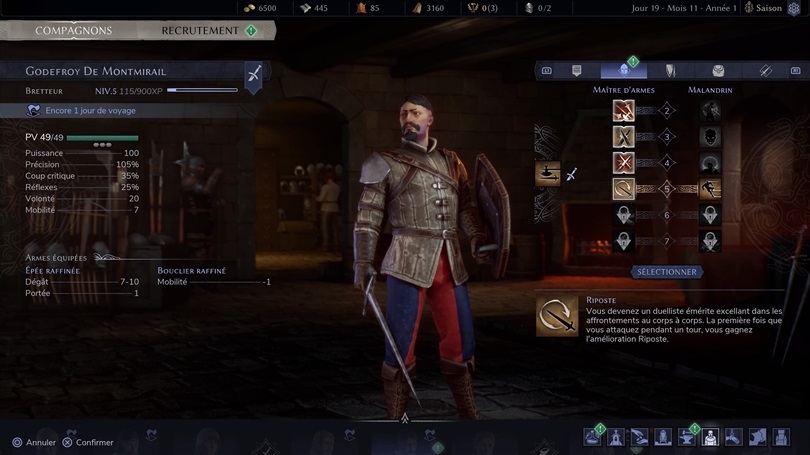810x455 pixels.
Task: Open the chest armor tab
Action: click(718, 71)
